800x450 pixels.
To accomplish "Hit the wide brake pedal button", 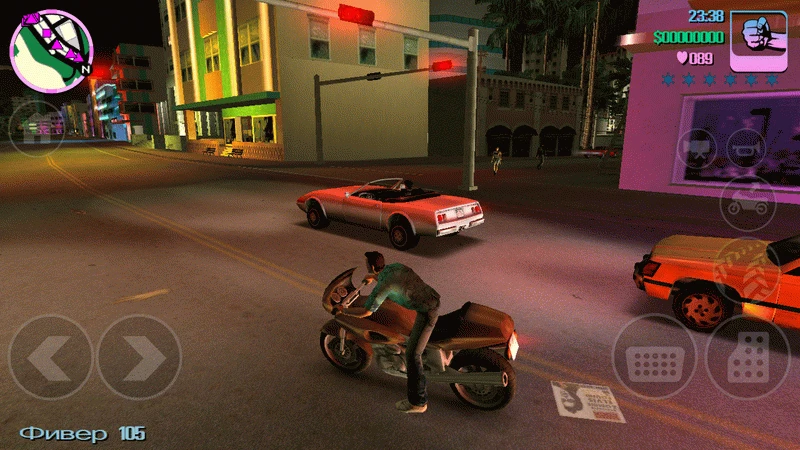I will (655, 357).
